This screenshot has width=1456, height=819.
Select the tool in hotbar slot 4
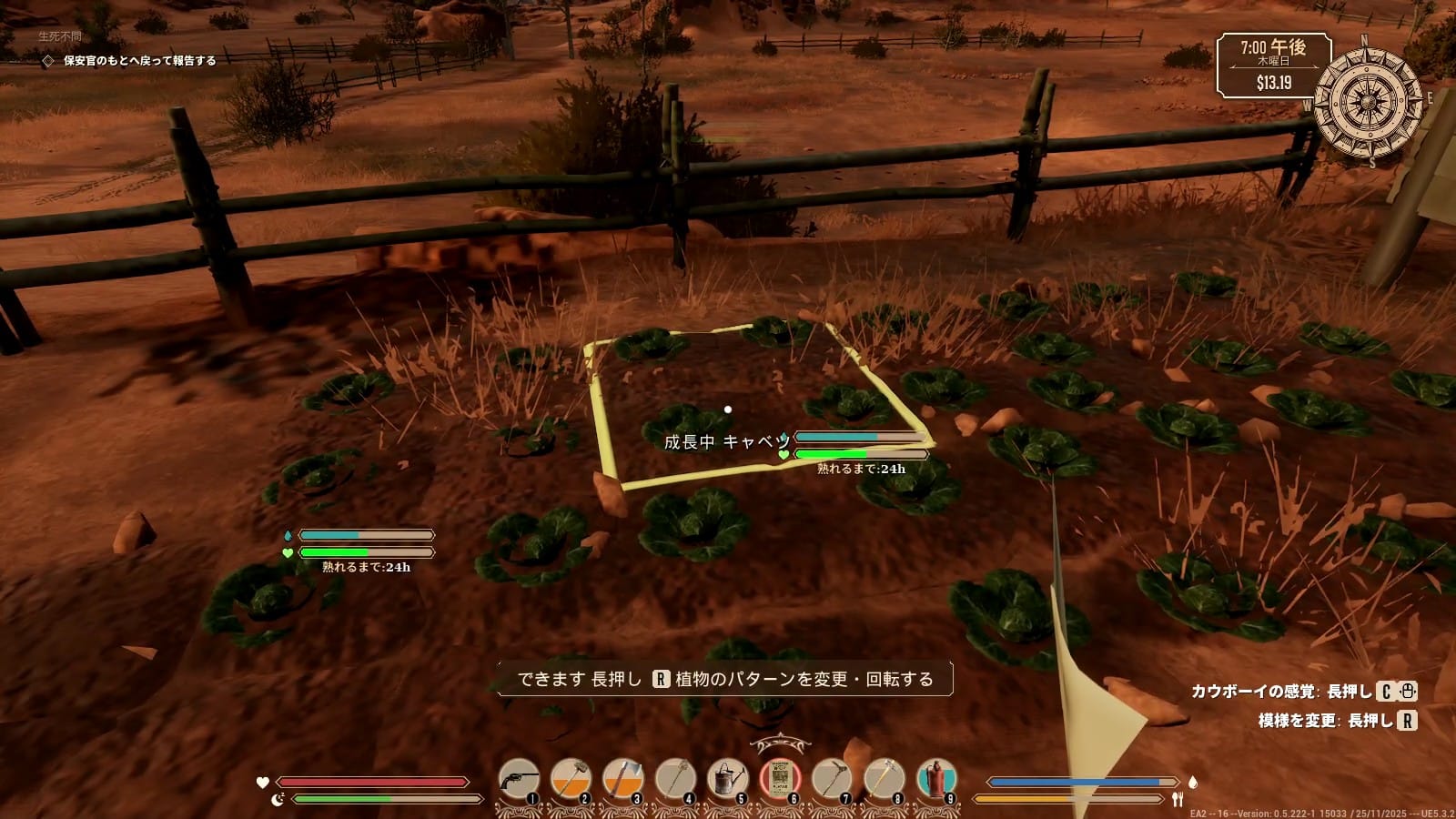pos(675,780)
